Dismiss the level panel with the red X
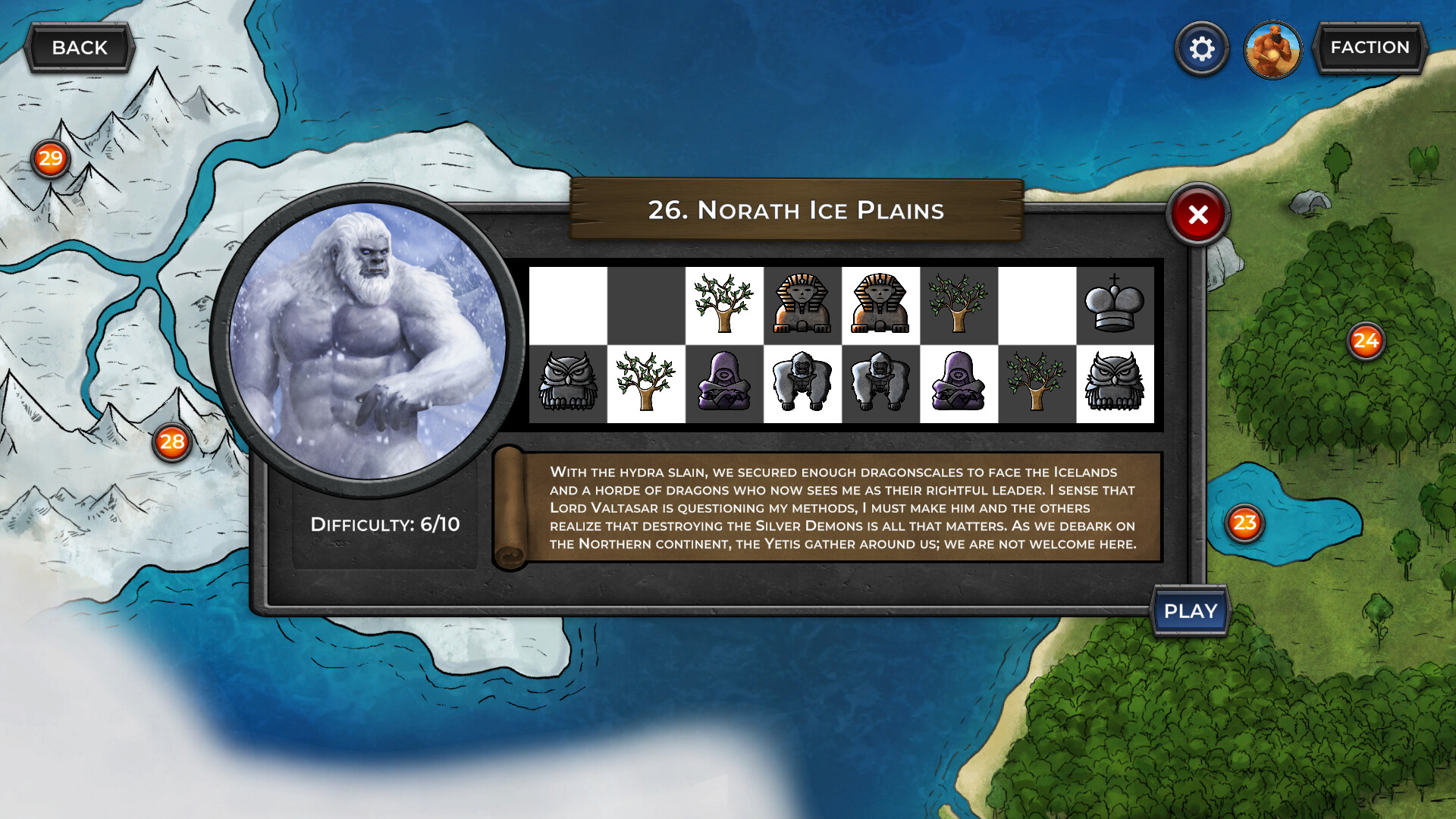 (x=1197, y=215)
